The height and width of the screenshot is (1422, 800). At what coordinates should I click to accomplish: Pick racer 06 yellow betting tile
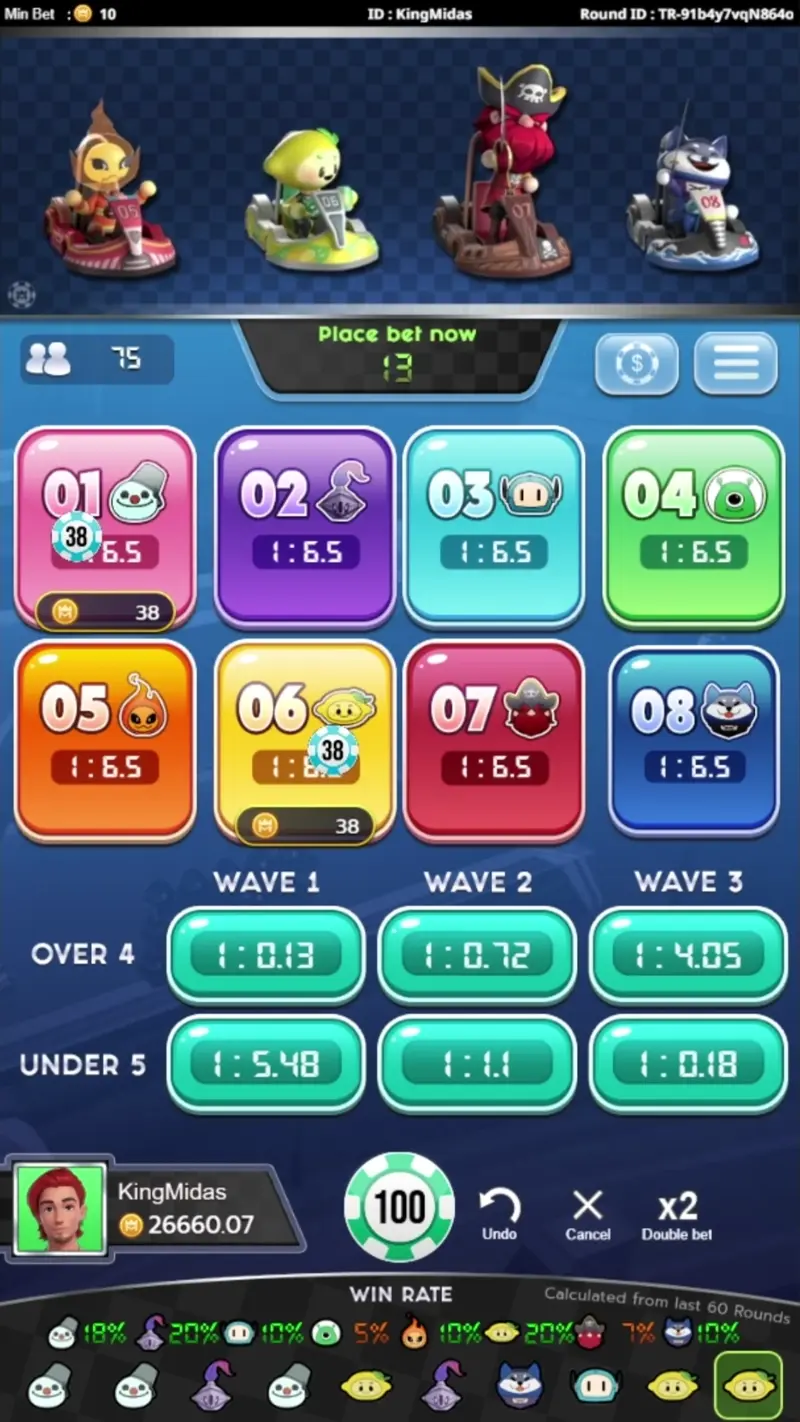(x=305, y=740)
